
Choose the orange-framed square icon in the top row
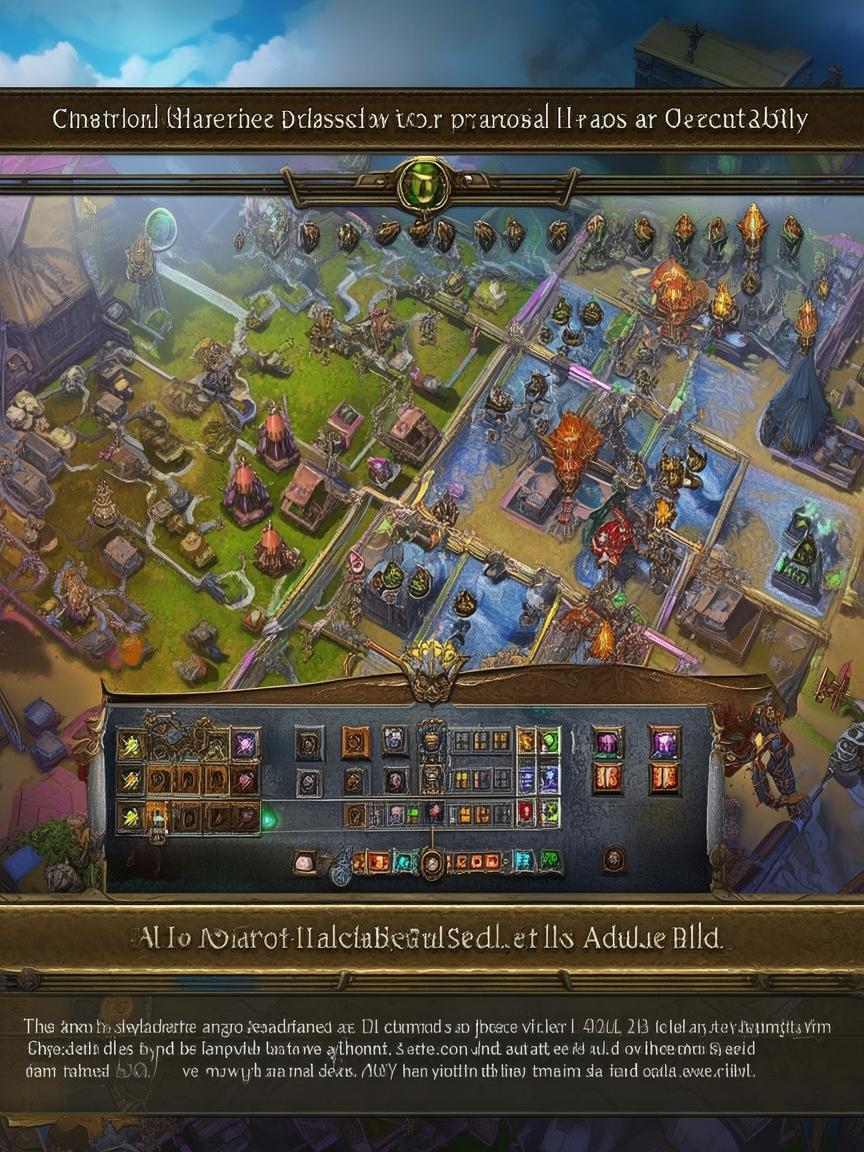coord(356,742)
